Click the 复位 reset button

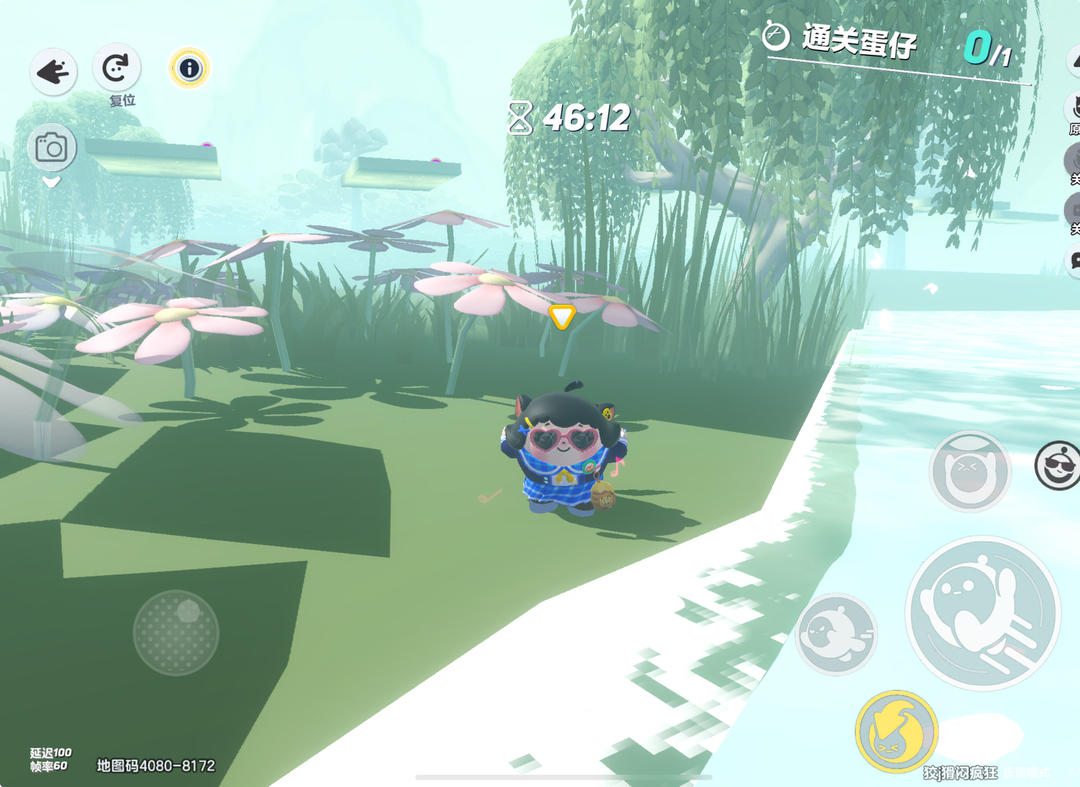pyautogui.click(x=117, y=69)
